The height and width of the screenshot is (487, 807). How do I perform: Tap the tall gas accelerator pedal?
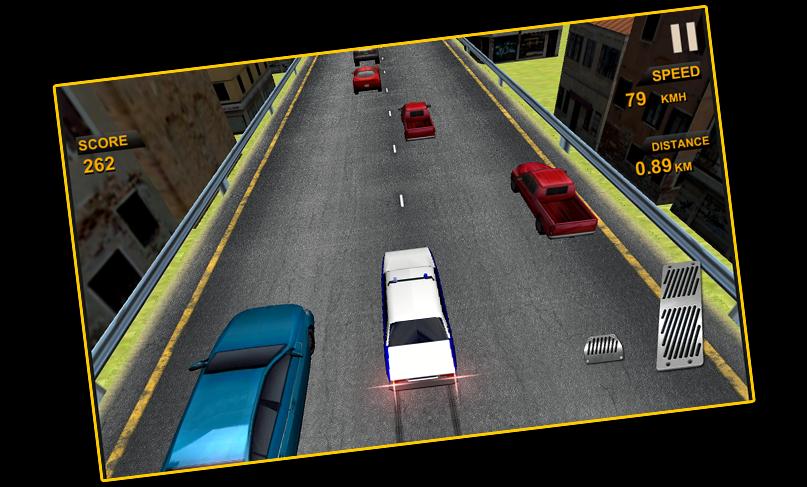pyautogui.click(x=683, y=316)
